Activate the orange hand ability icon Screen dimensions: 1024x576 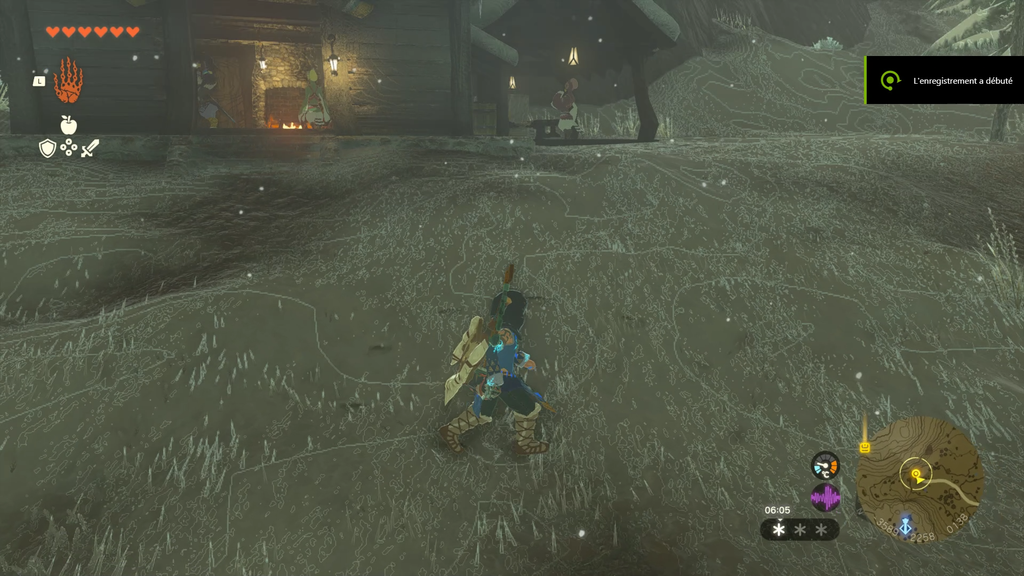coord(68,82)
